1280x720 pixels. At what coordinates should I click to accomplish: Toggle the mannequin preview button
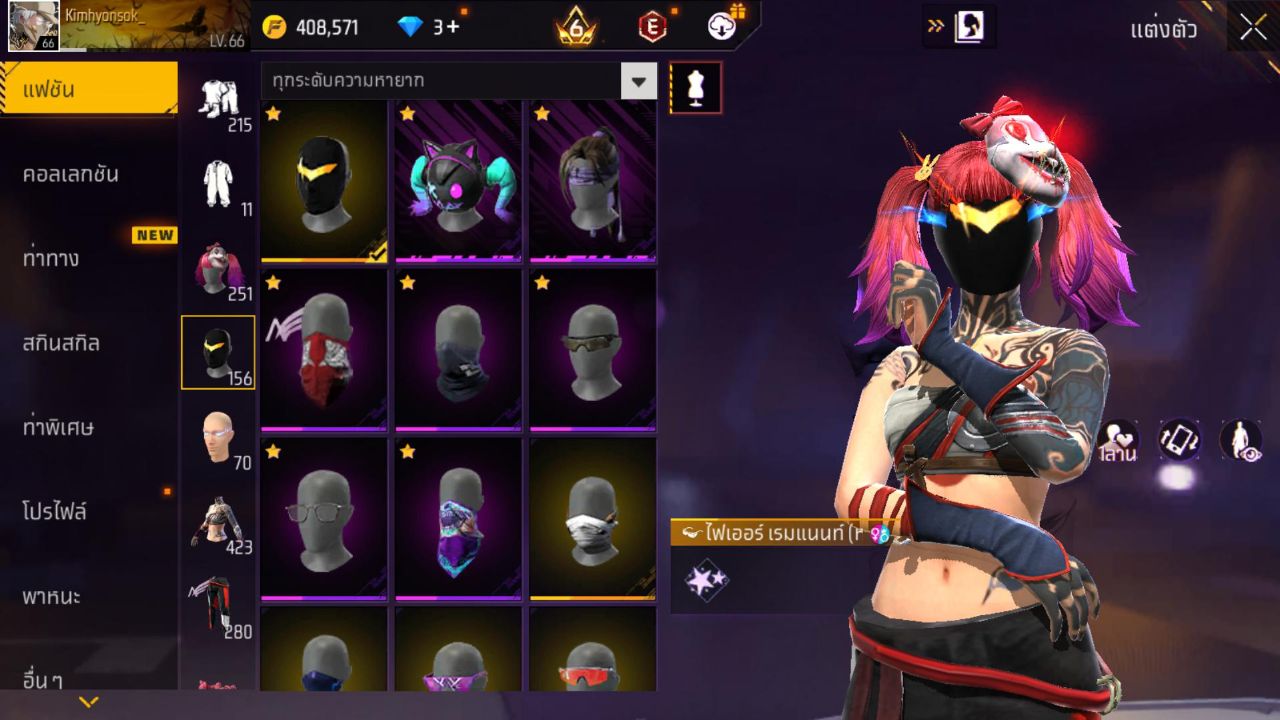click(695, 88)
